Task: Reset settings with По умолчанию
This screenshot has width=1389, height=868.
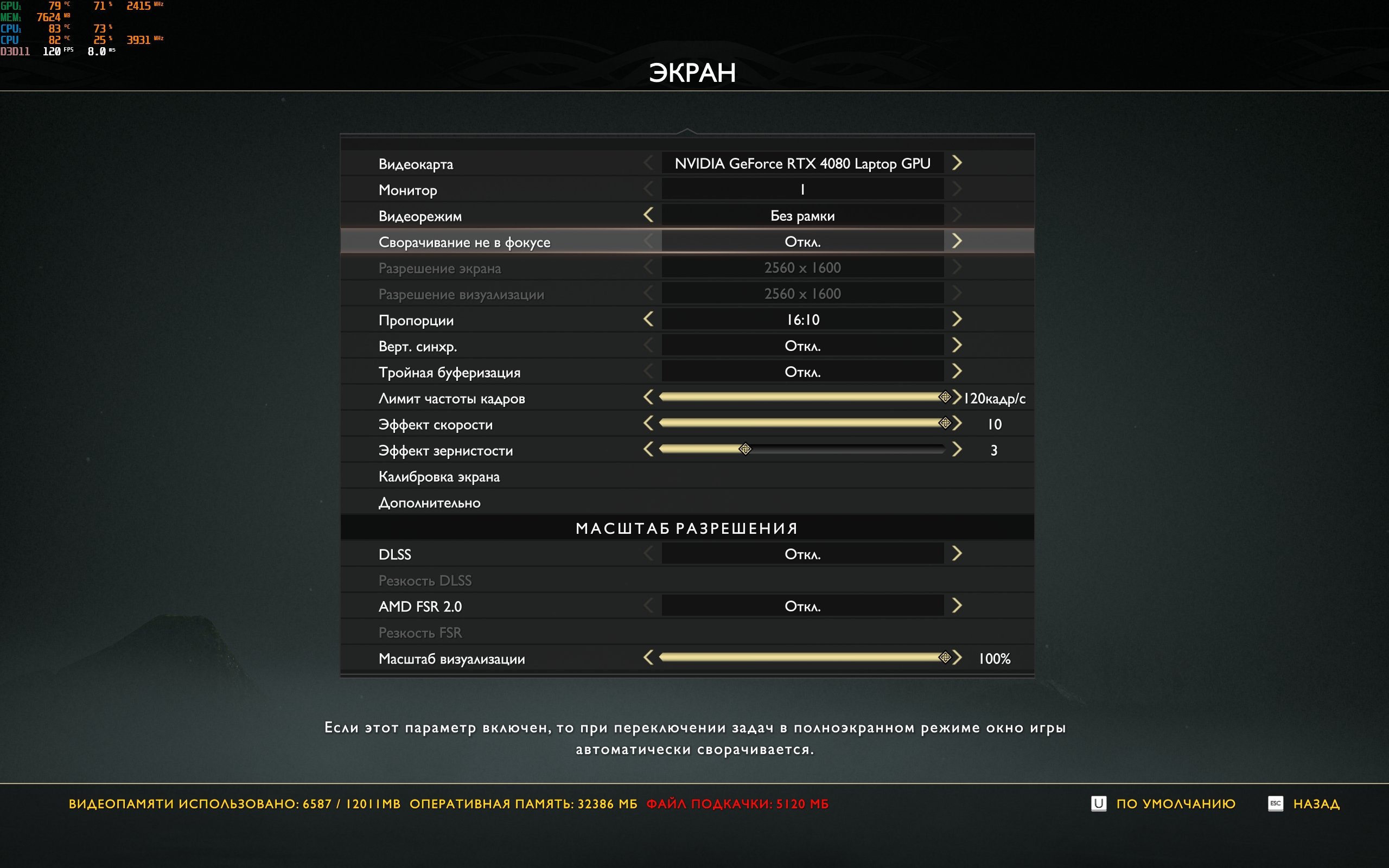Action: tap(1175, 803)
